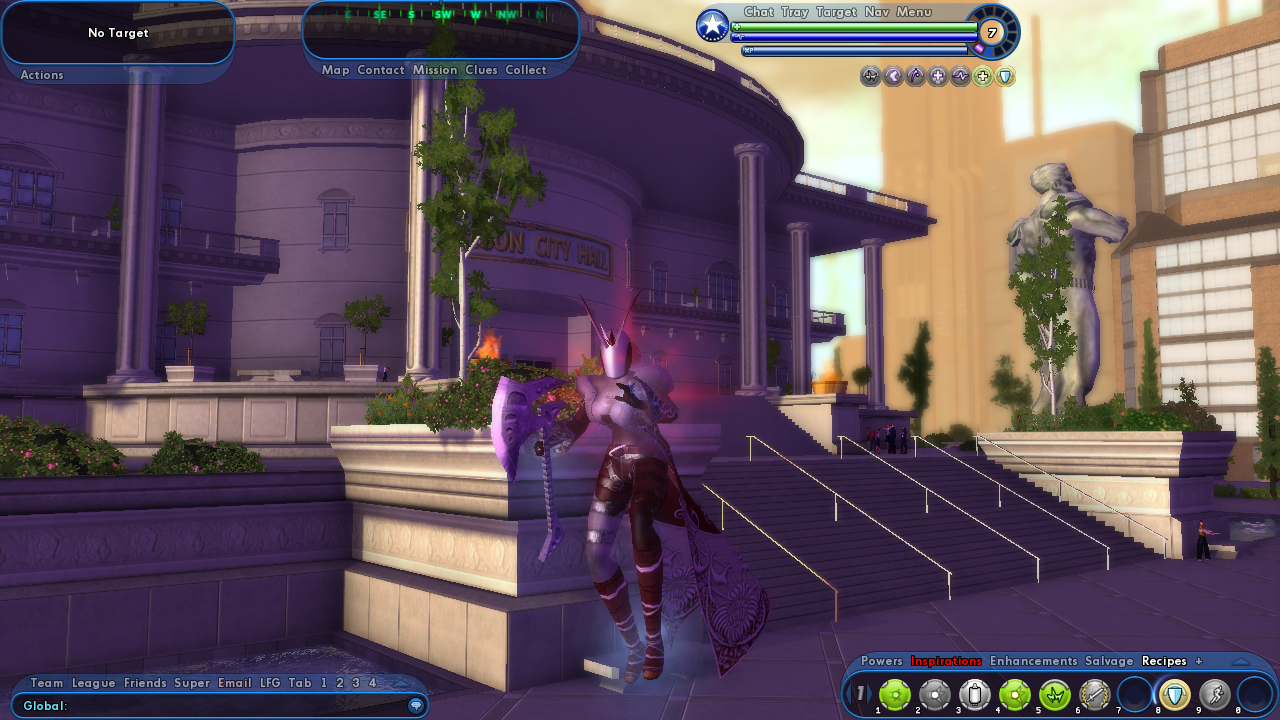Open the Recipes list
This screenshot has width=1280, height=720.
tap(1164, 661)
